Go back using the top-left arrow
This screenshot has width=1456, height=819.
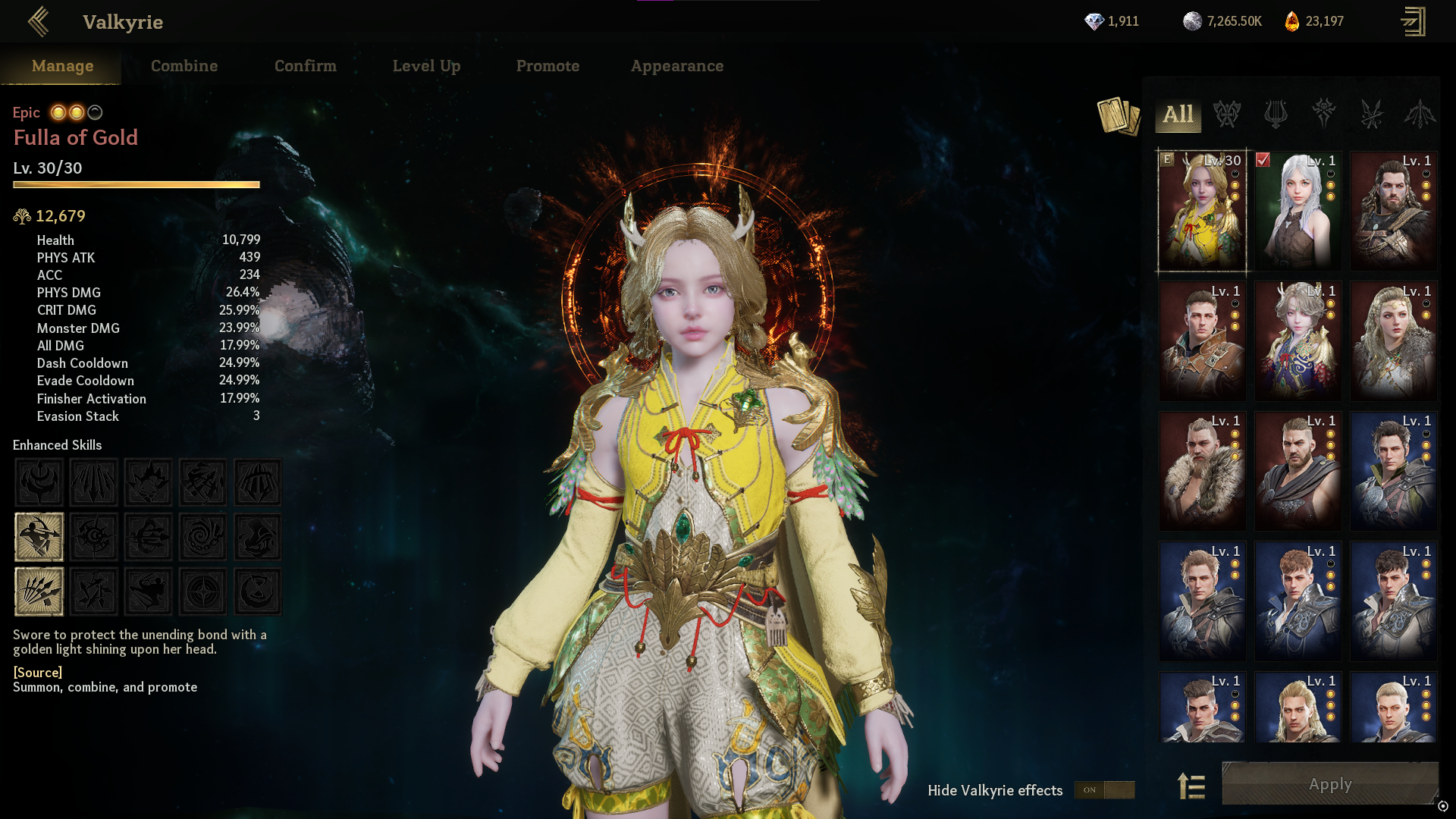[x=38, y=22]
